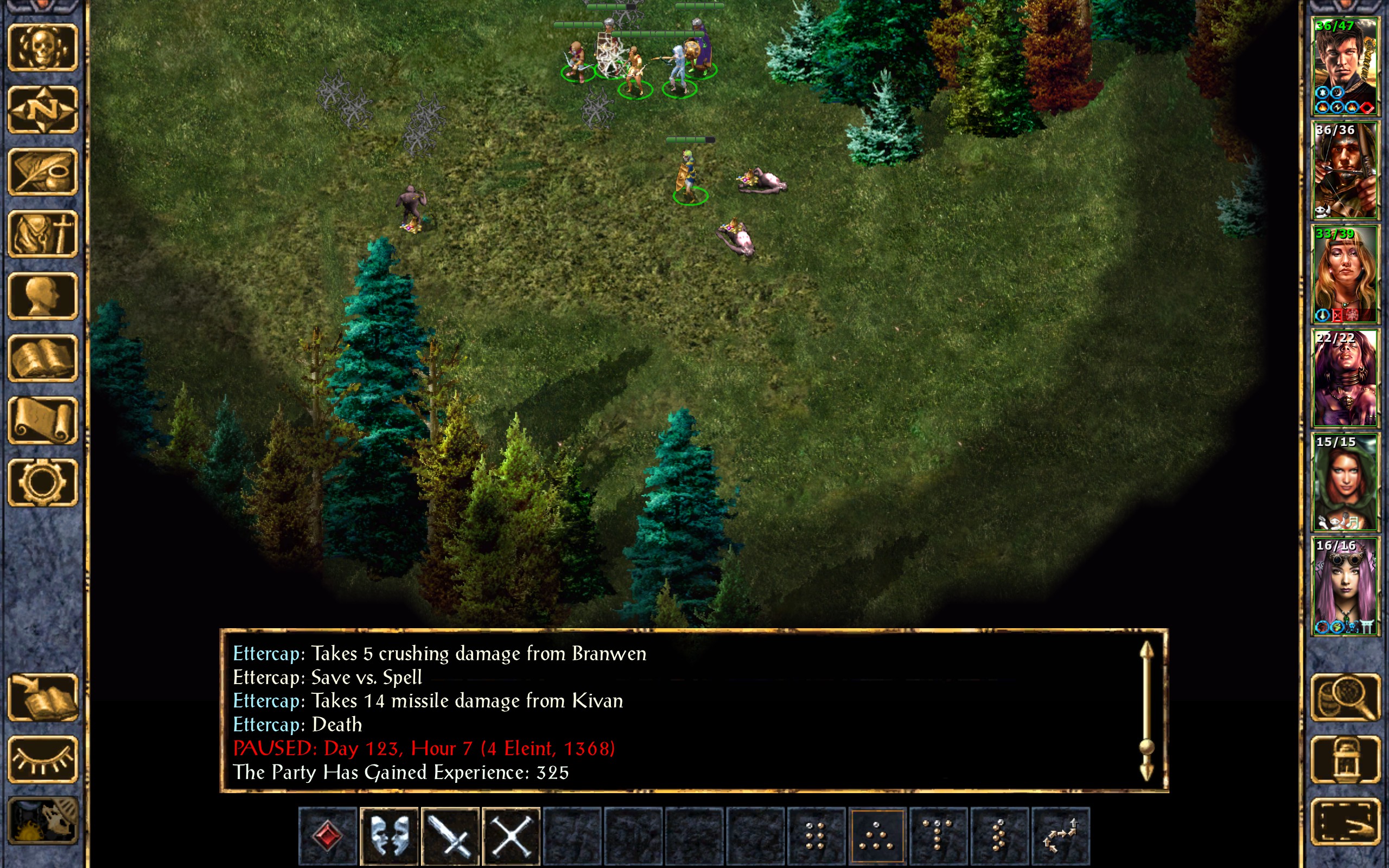Pick the triangle wedge party formation
This screenshot has width=1389, height=868.
[x=876, y=836]
